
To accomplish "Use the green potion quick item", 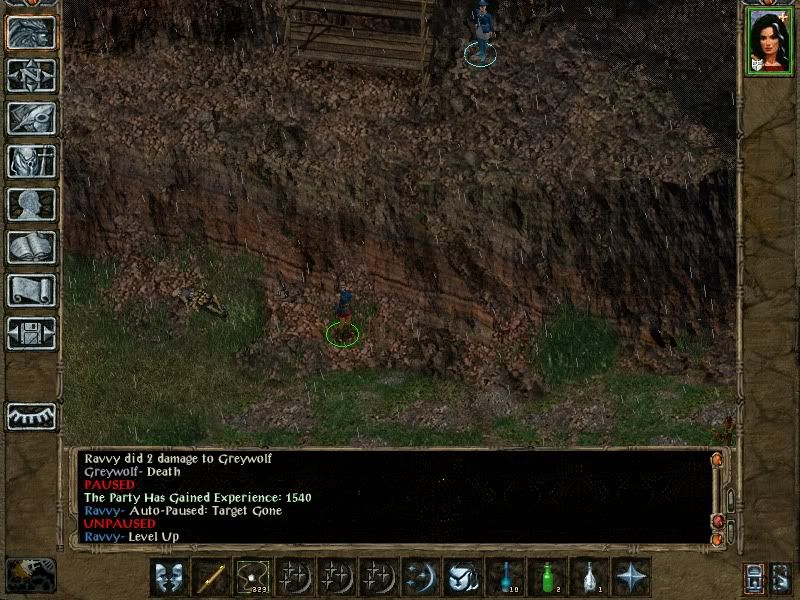I will (x=547, y=577).
